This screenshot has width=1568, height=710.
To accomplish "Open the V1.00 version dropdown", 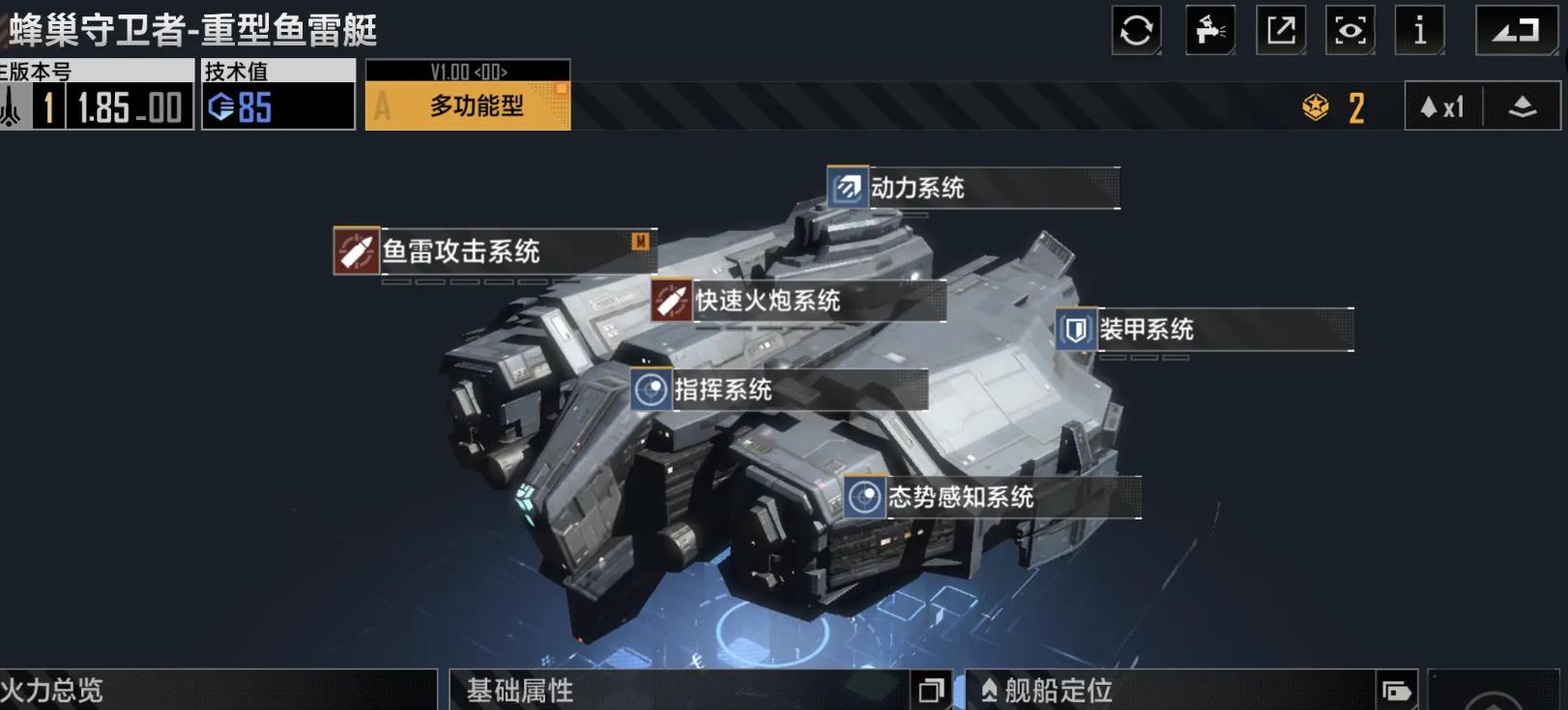I will click(467, 71).
